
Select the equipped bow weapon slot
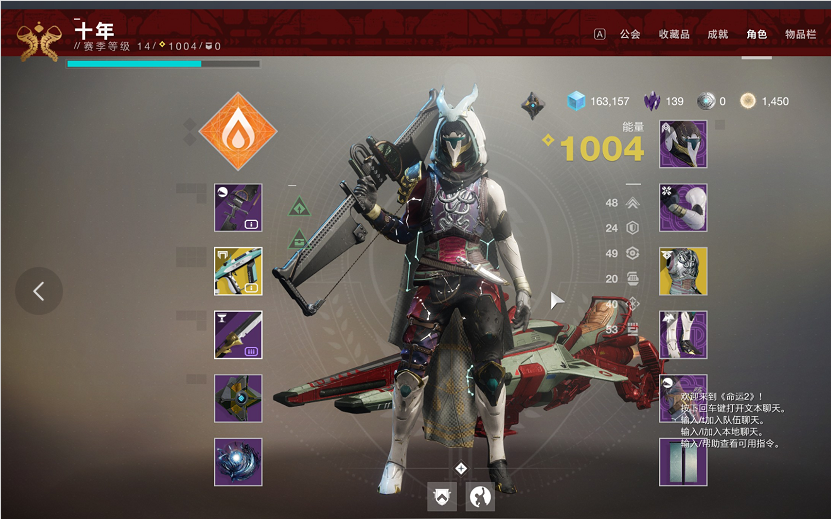click(x=238, y=207)
